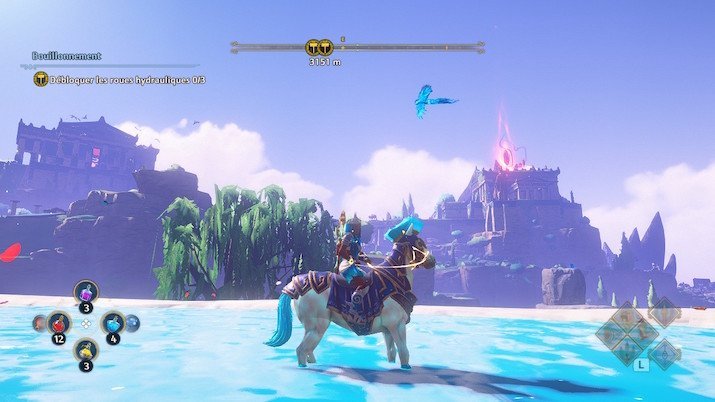Screen dimensions: 715x402
Task: Activate the detached lower diamond ability
Action: [663, 353]
